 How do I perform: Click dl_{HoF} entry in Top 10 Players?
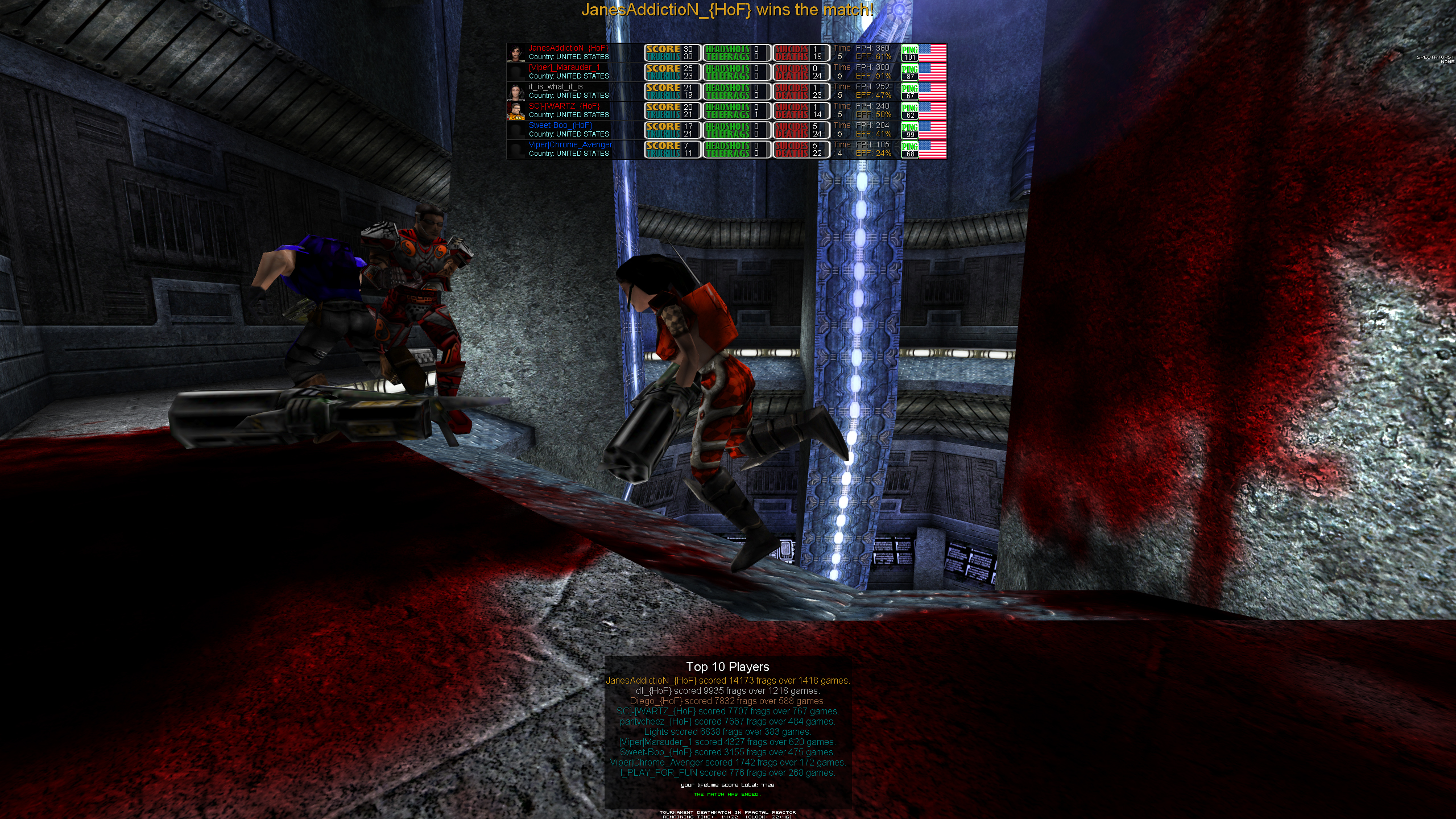[x=727, y=691]
